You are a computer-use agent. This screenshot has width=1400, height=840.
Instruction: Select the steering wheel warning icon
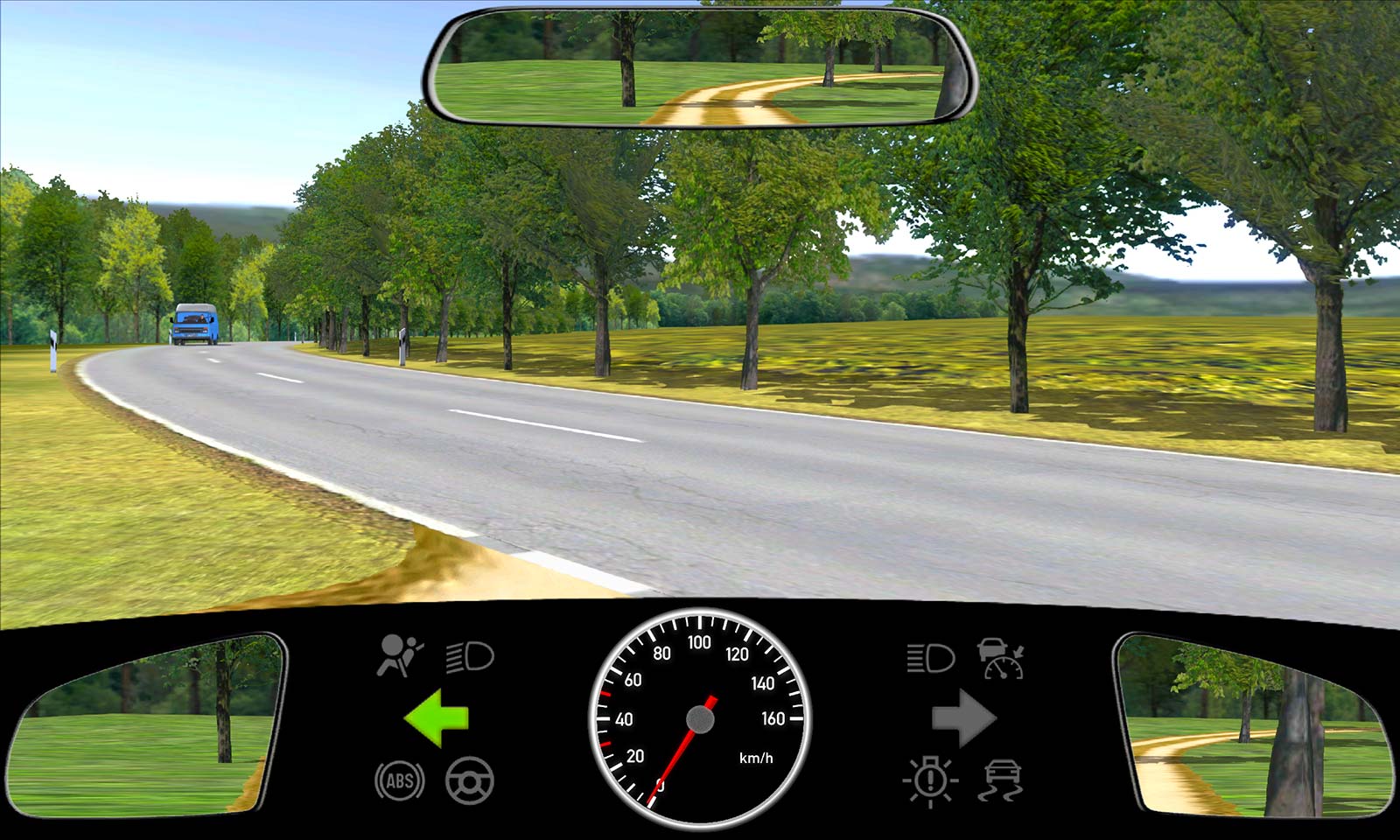coord(470,780)
